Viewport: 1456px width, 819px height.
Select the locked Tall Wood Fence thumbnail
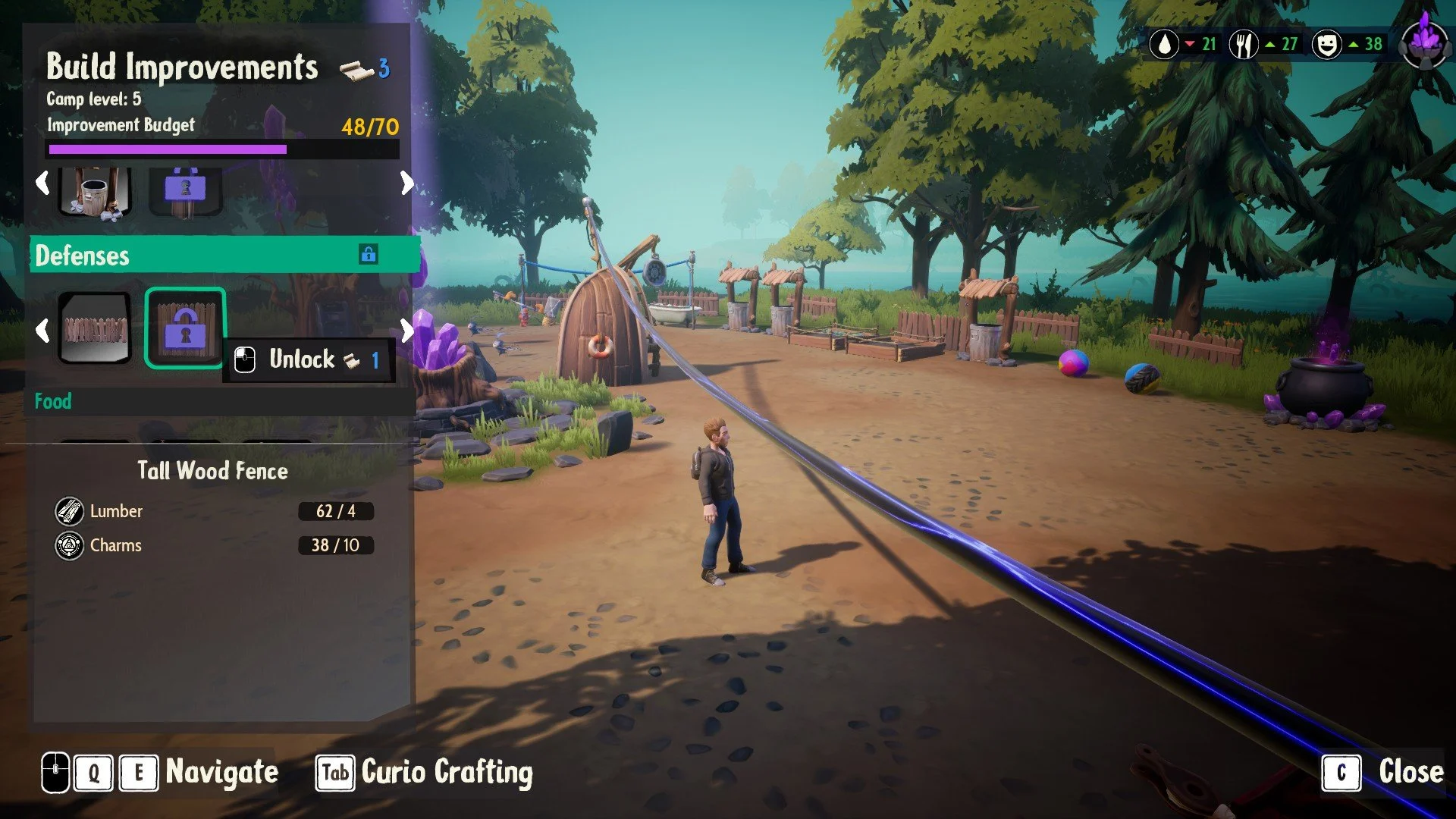(185, 328)
